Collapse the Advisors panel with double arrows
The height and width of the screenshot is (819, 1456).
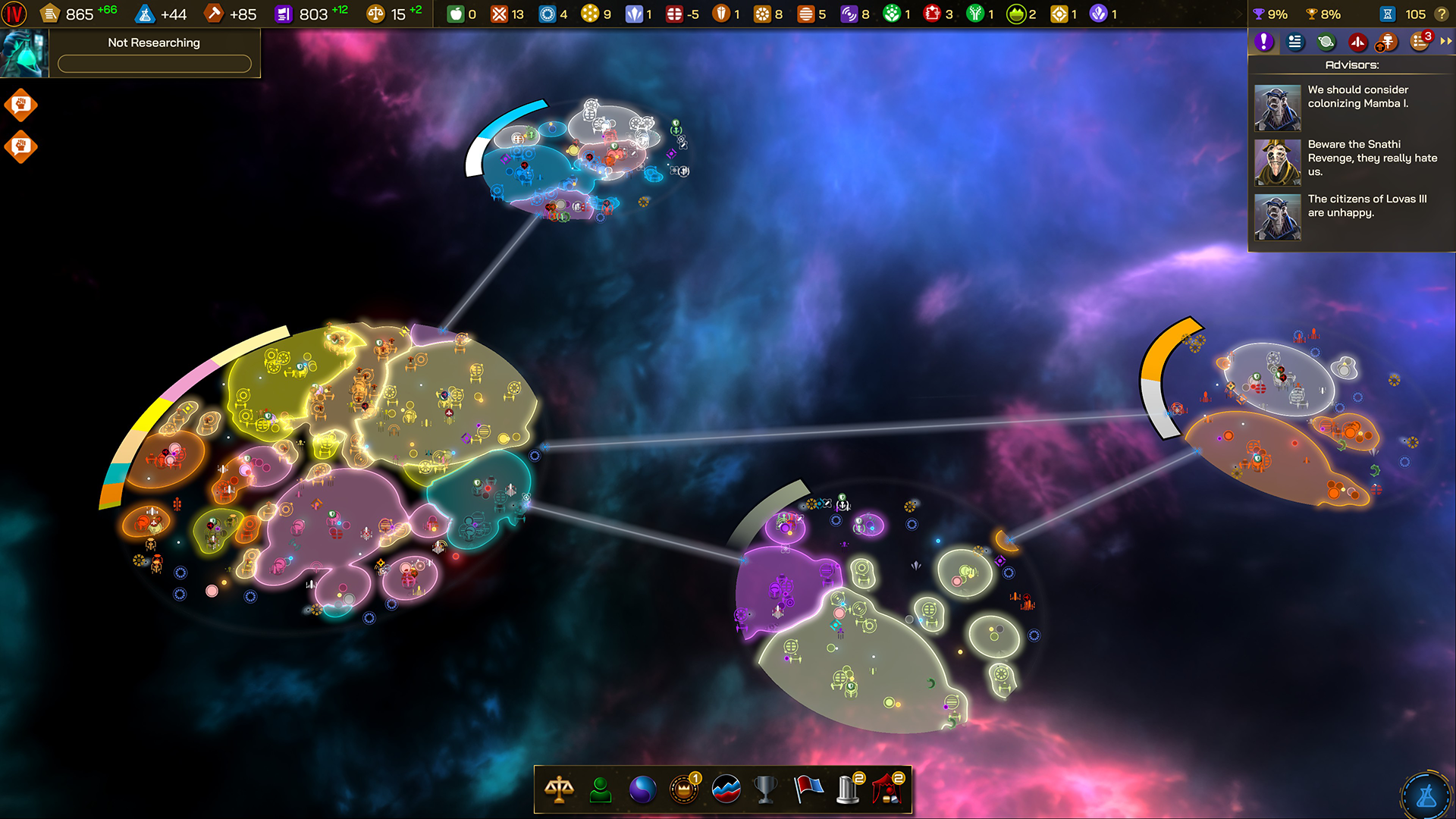click(1444, 42)
